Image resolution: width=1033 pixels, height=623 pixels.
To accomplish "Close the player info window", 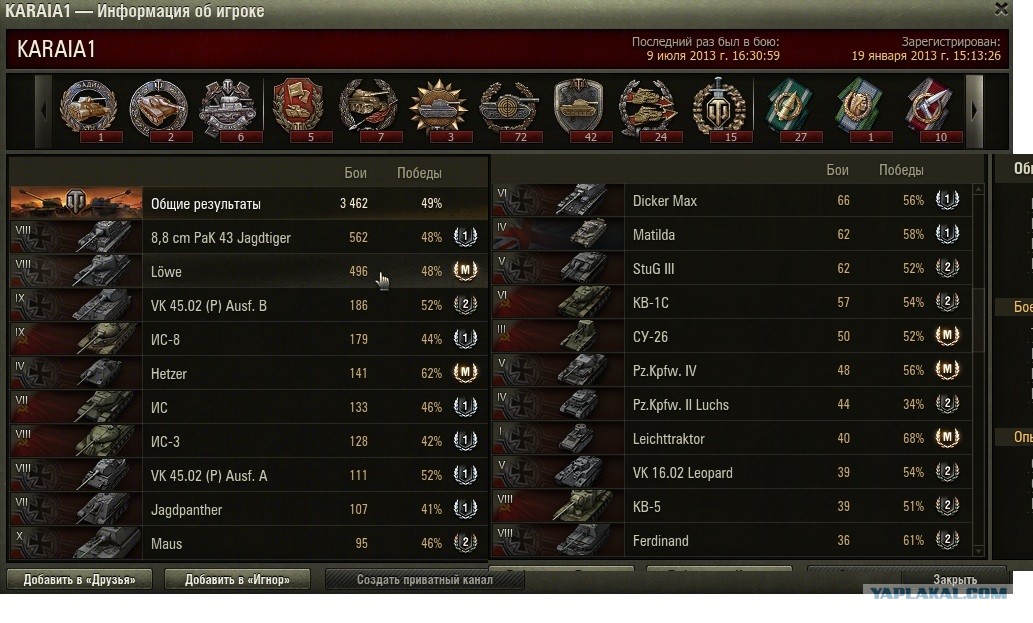I will 1001,9.
